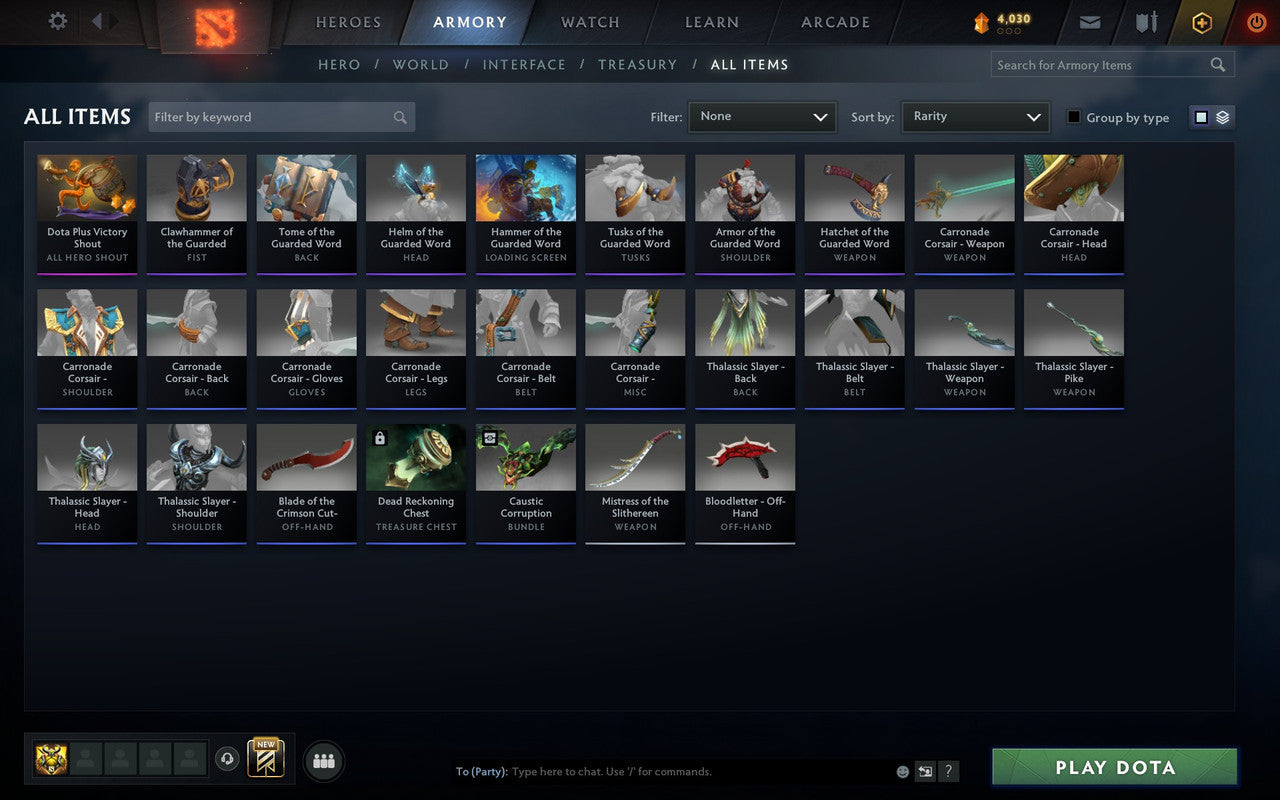Open the Battle Pass icon marked NEW
Image resolution: width=1280 pixels, height=800 pixels.
265,760
